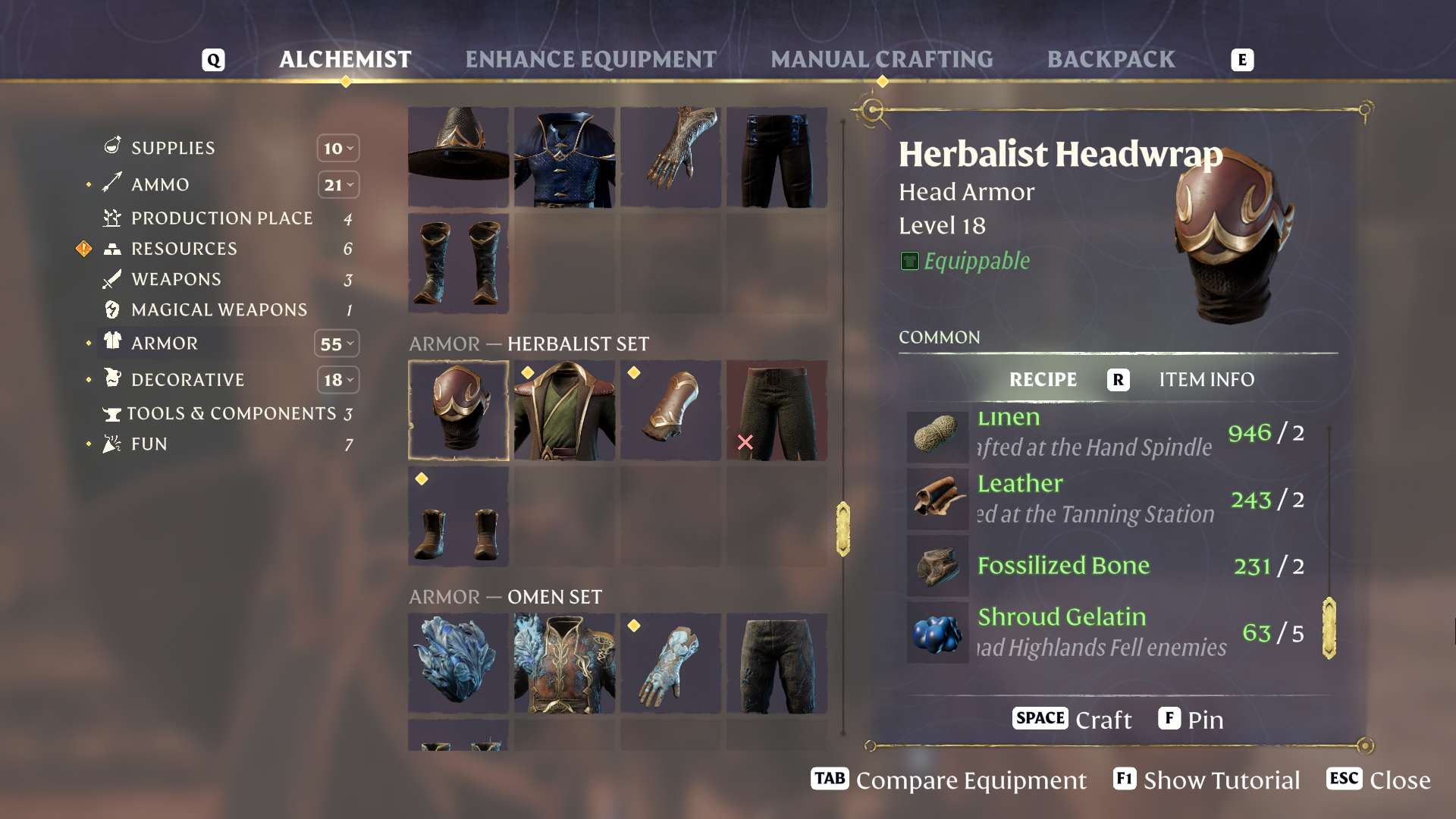Select the Herbalist green coat recipe
This screenshot has height=819, width=1456.
pyautogui.click(x=564, y=410)
